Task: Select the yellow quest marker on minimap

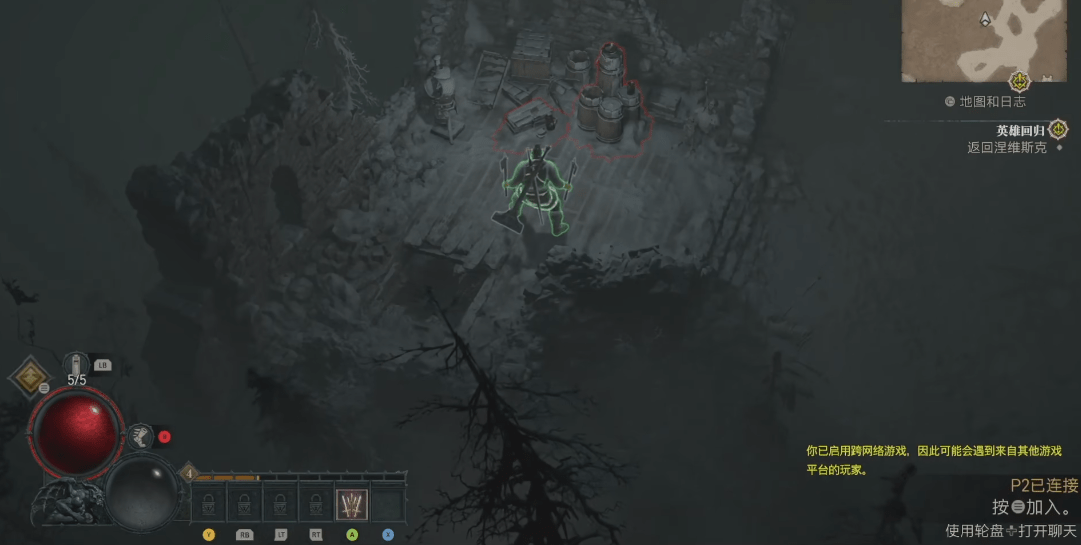Action: (1019, 81)
